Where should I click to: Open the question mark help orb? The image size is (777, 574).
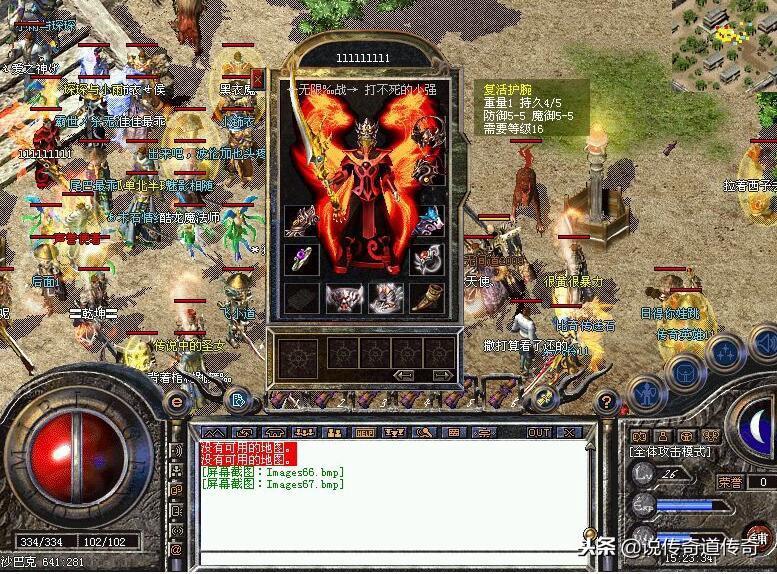tap(604, 402)
